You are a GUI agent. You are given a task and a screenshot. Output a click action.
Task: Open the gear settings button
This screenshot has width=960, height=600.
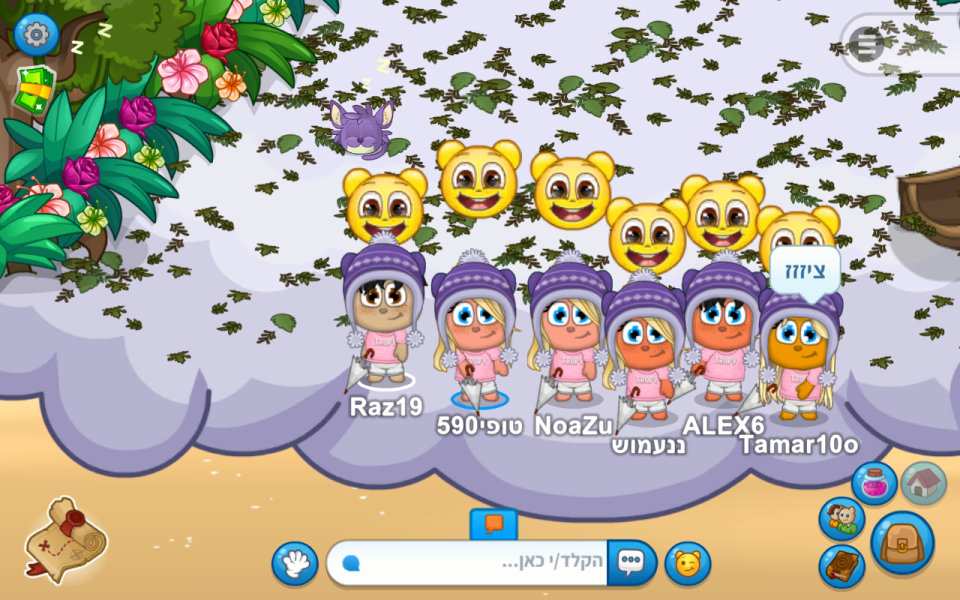click(36, 35)
